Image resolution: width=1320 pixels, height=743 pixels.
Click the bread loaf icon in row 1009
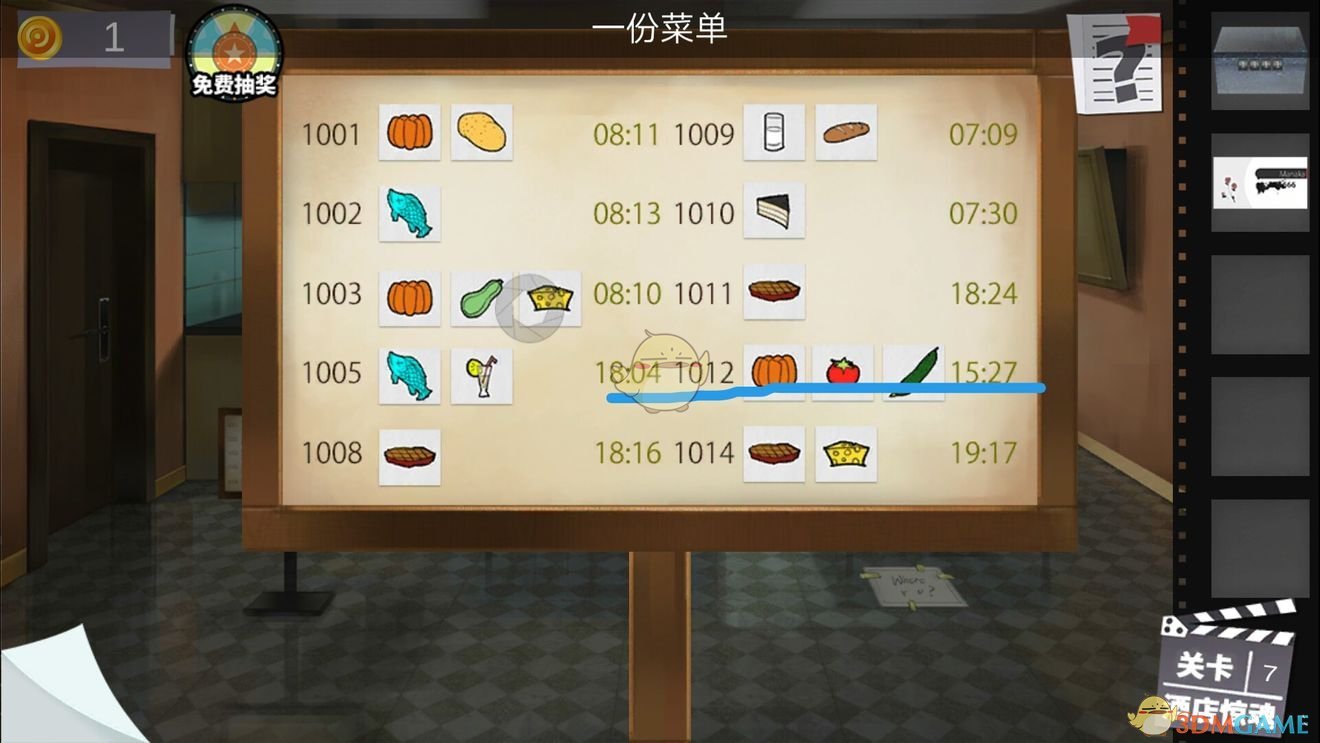(x=846, y=133)
